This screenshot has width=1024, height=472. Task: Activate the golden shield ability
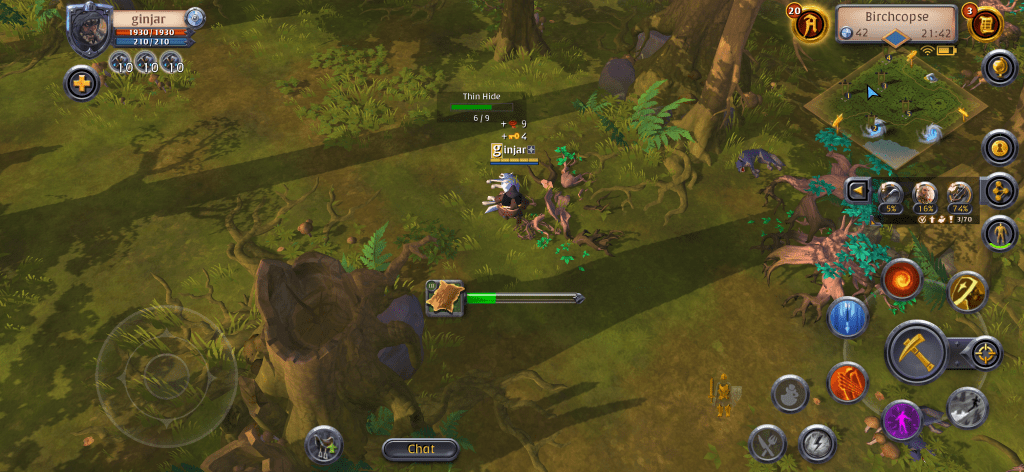pyautogui.click(x=967, y=290)
